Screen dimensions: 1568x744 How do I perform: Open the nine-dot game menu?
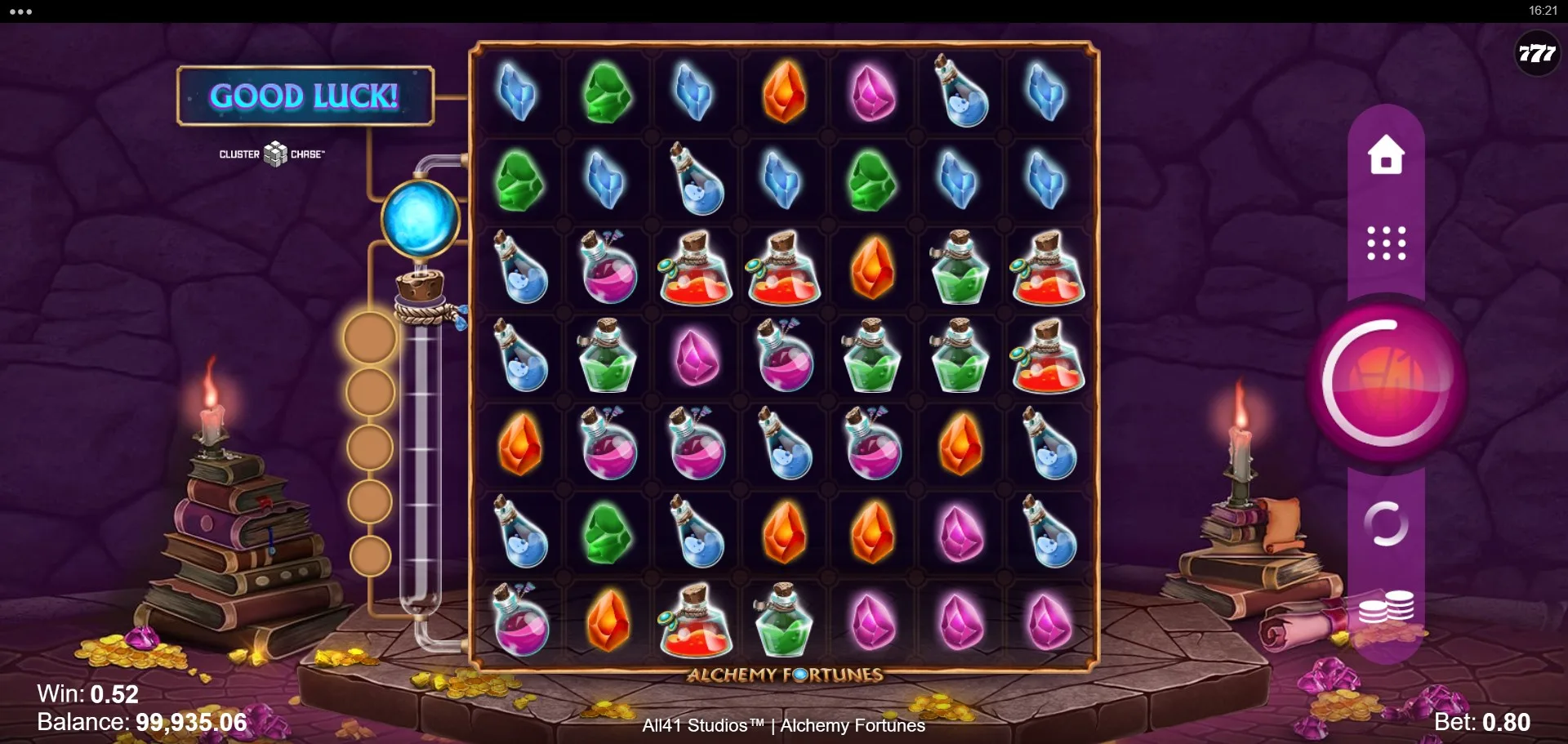tap(1386, 243)
